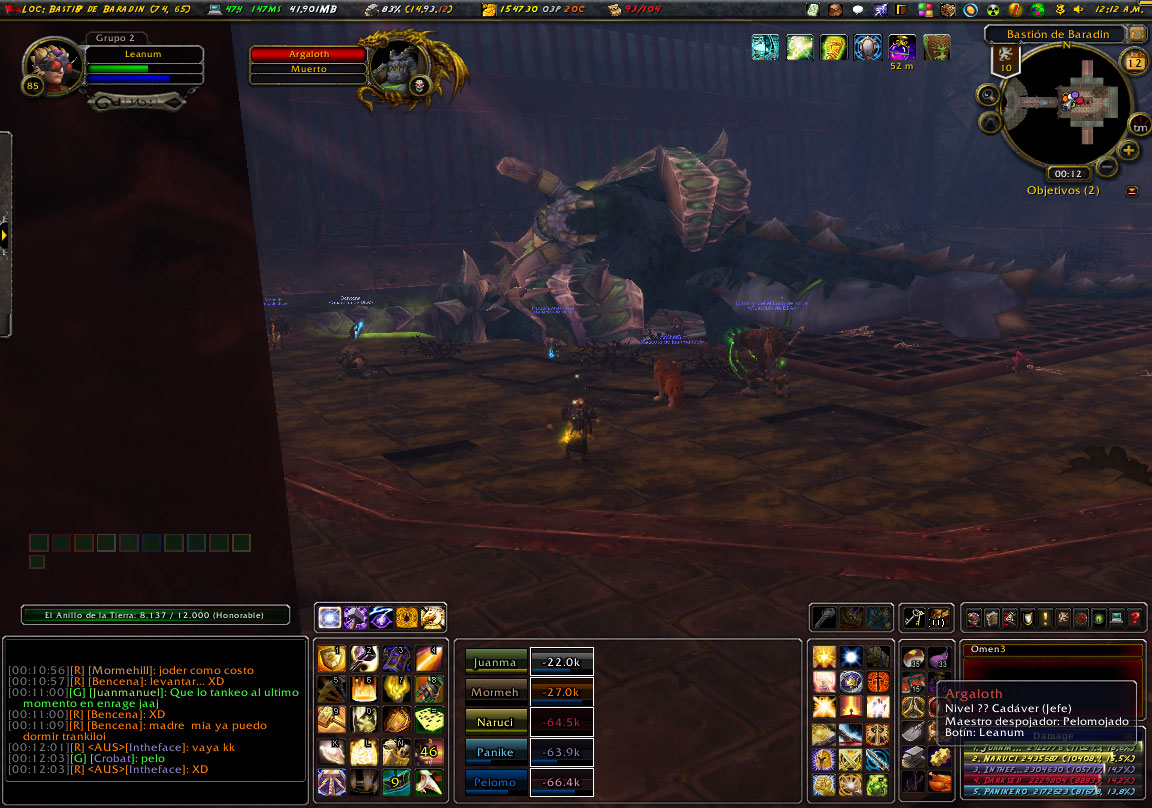Open the yellow exclamation quest log button

(x=1044, y=619)
